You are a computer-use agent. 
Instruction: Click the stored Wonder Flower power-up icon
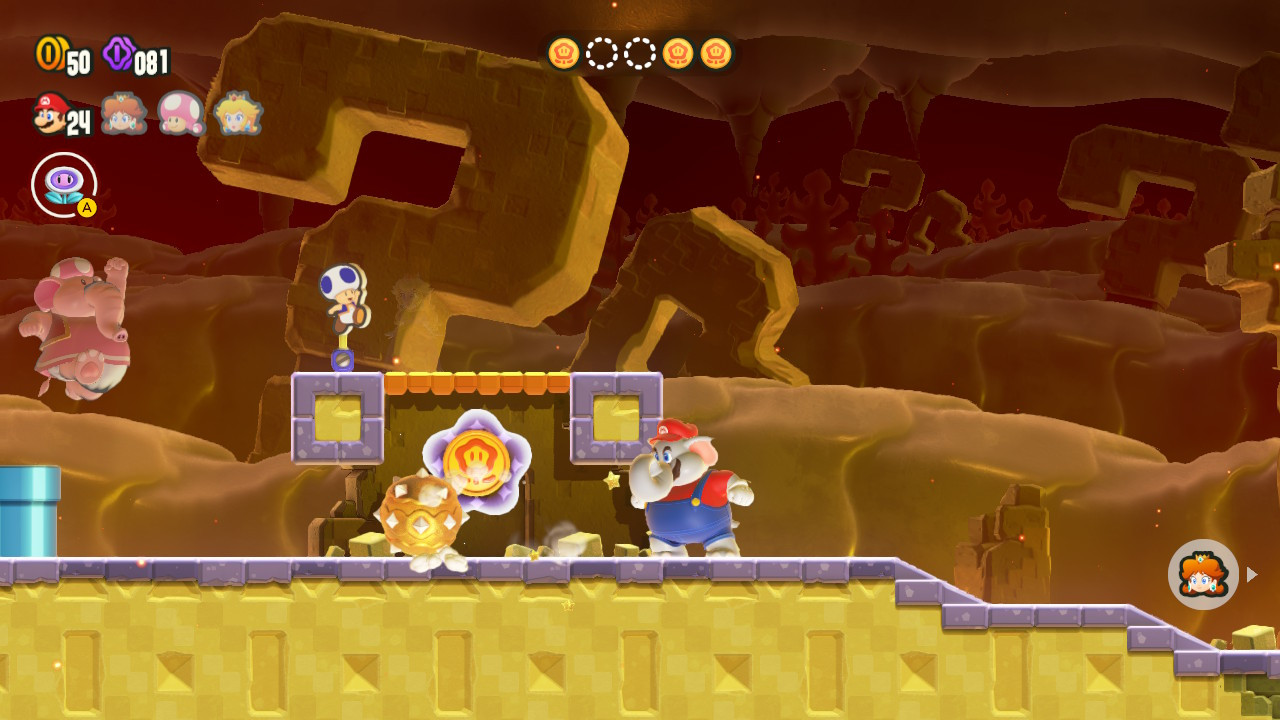63,184
